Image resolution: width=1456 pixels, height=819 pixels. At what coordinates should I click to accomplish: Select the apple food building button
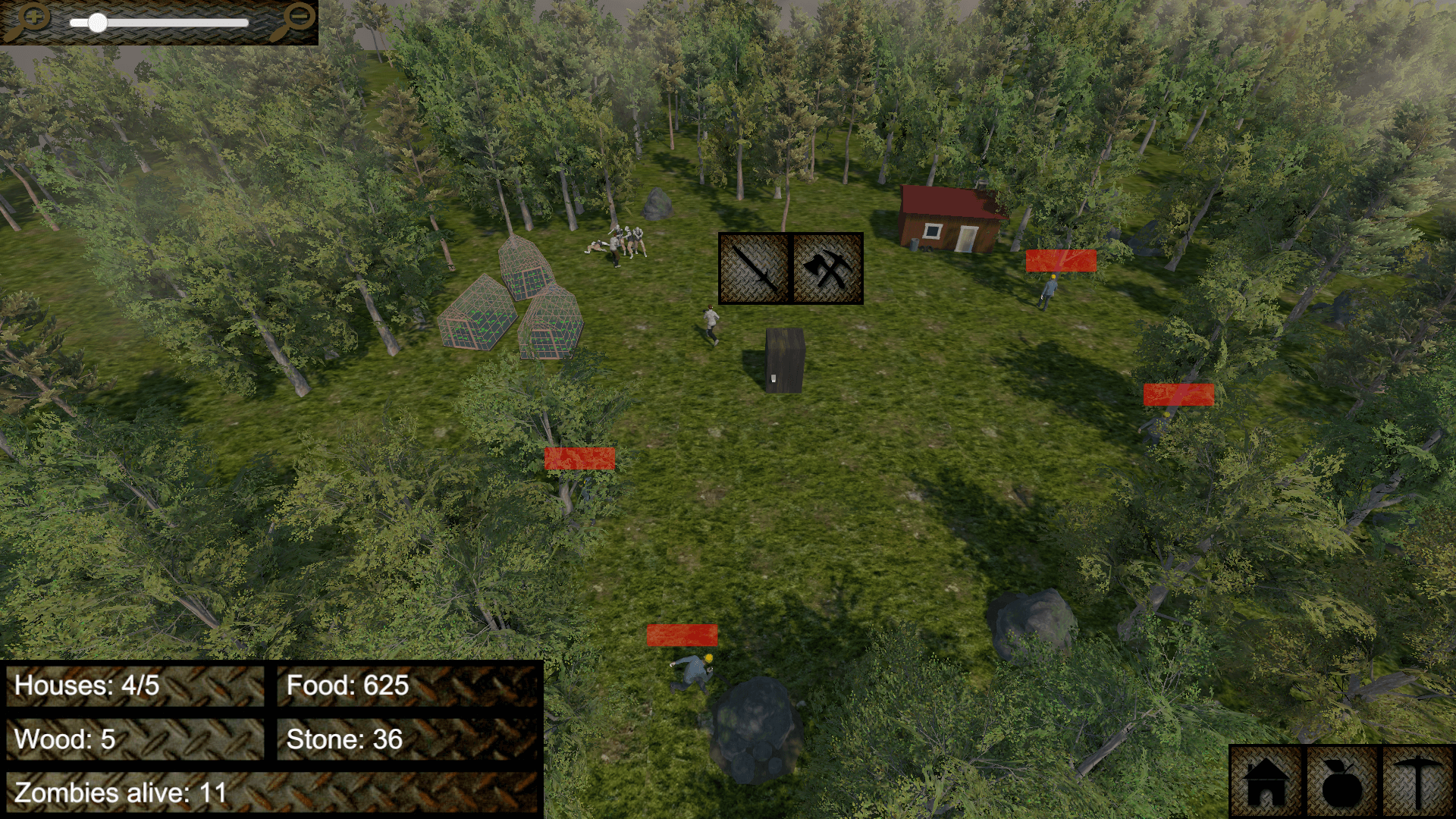tap(1341, 783)
